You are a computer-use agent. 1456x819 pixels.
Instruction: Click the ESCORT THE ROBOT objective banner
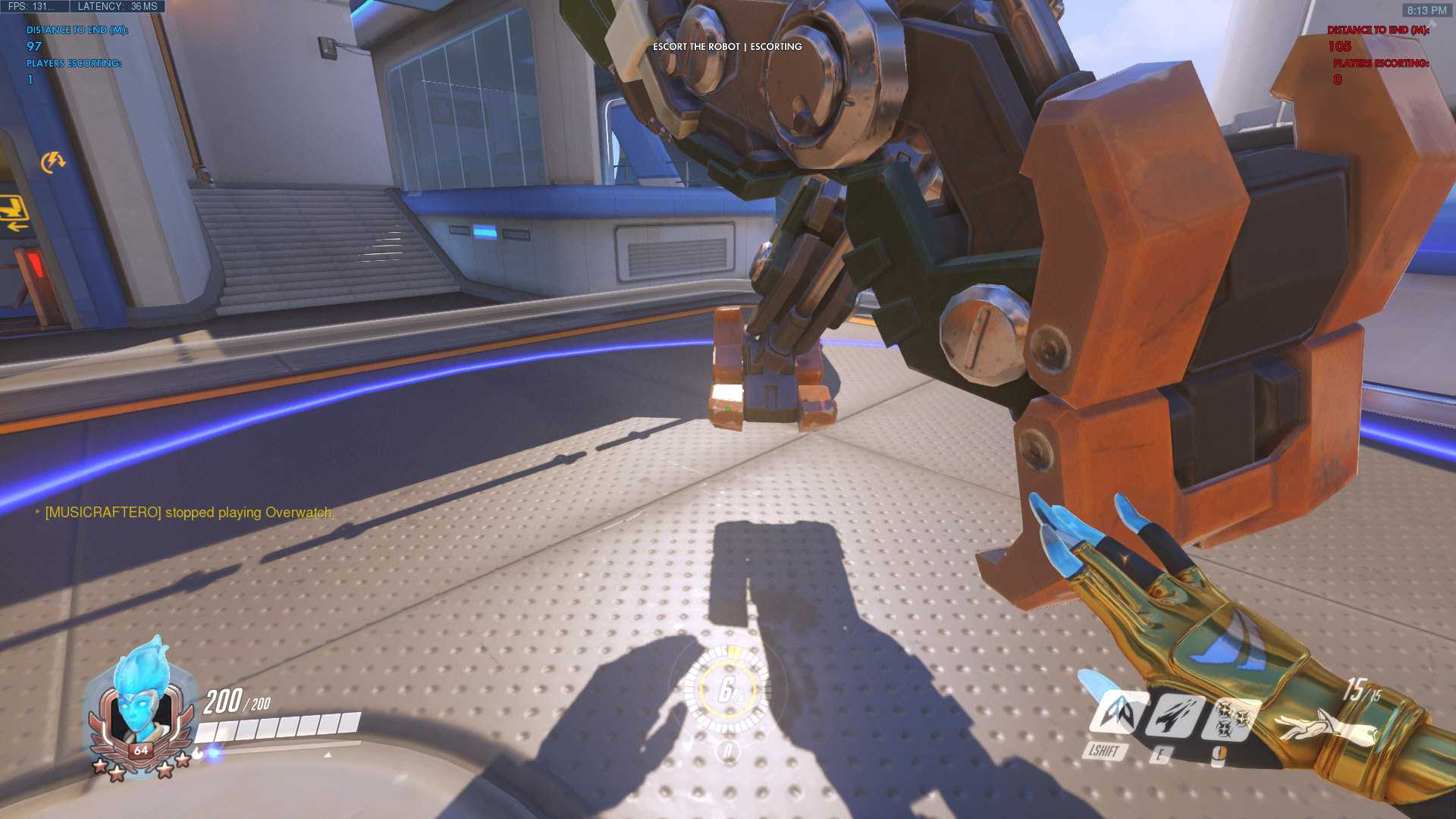[726, 47]
